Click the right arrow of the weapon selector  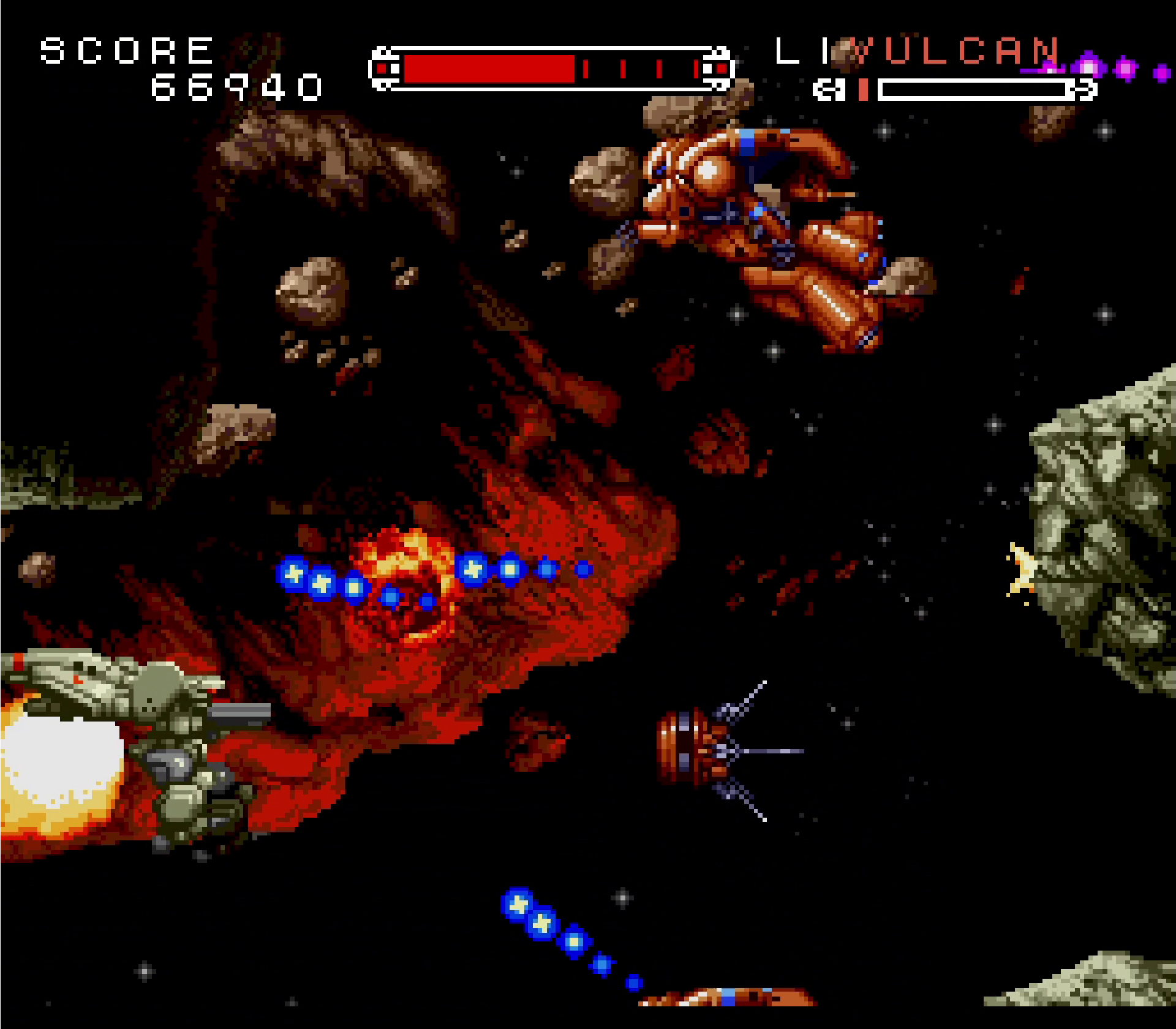coord(1084,89)
